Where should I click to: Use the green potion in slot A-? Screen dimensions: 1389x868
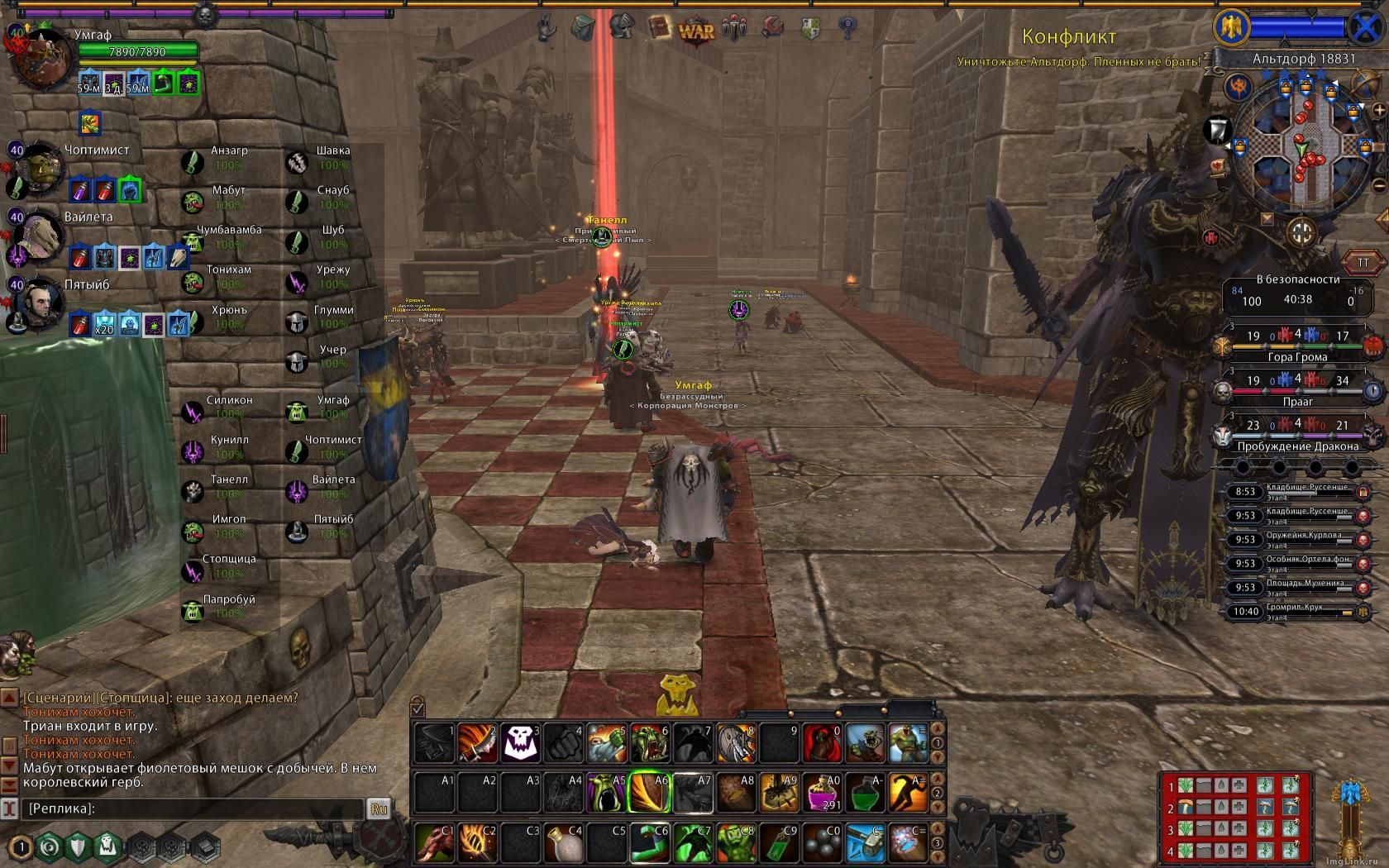pos(865,792)
